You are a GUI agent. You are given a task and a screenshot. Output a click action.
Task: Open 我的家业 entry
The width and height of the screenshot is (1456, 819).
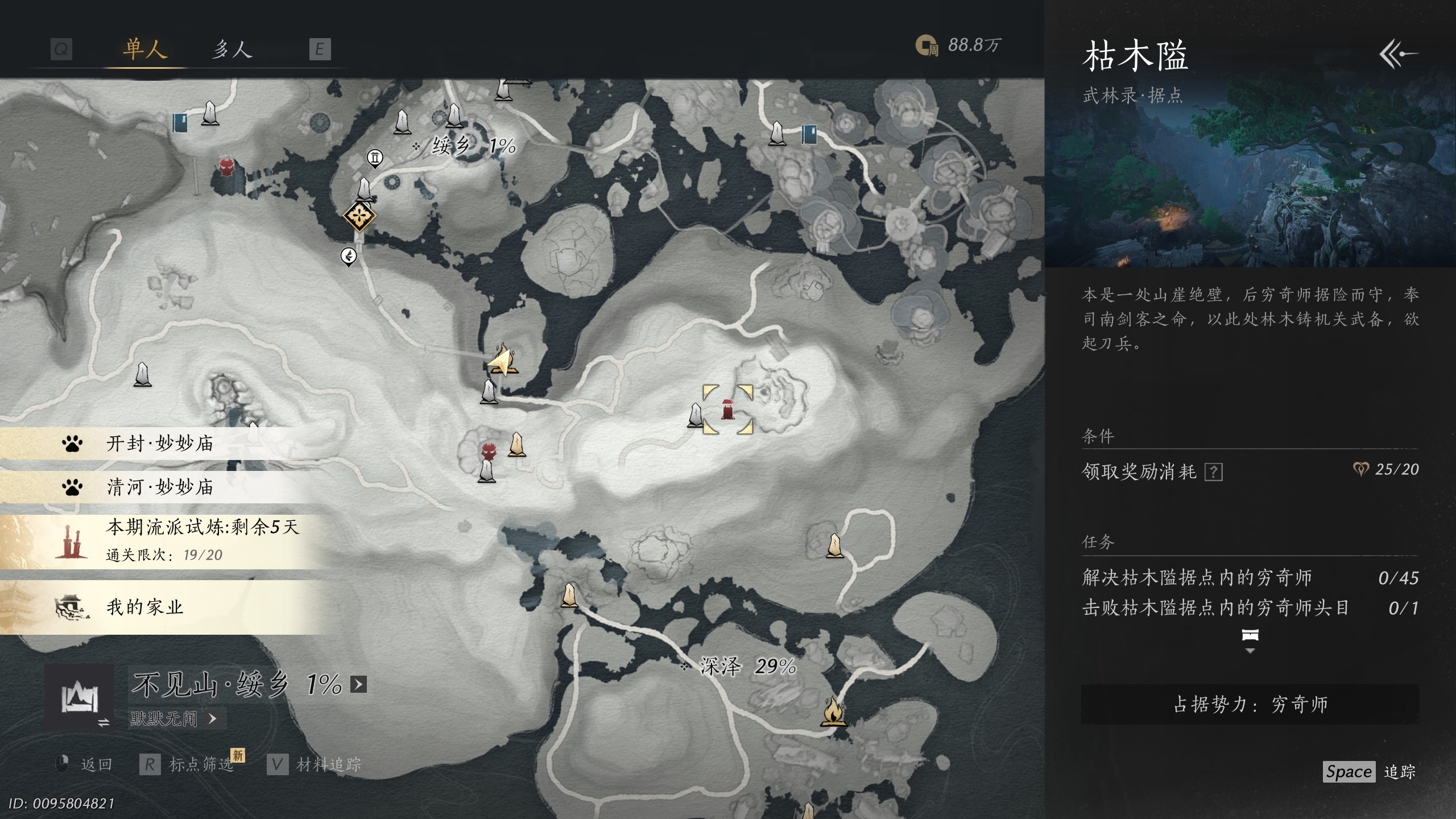145,607
